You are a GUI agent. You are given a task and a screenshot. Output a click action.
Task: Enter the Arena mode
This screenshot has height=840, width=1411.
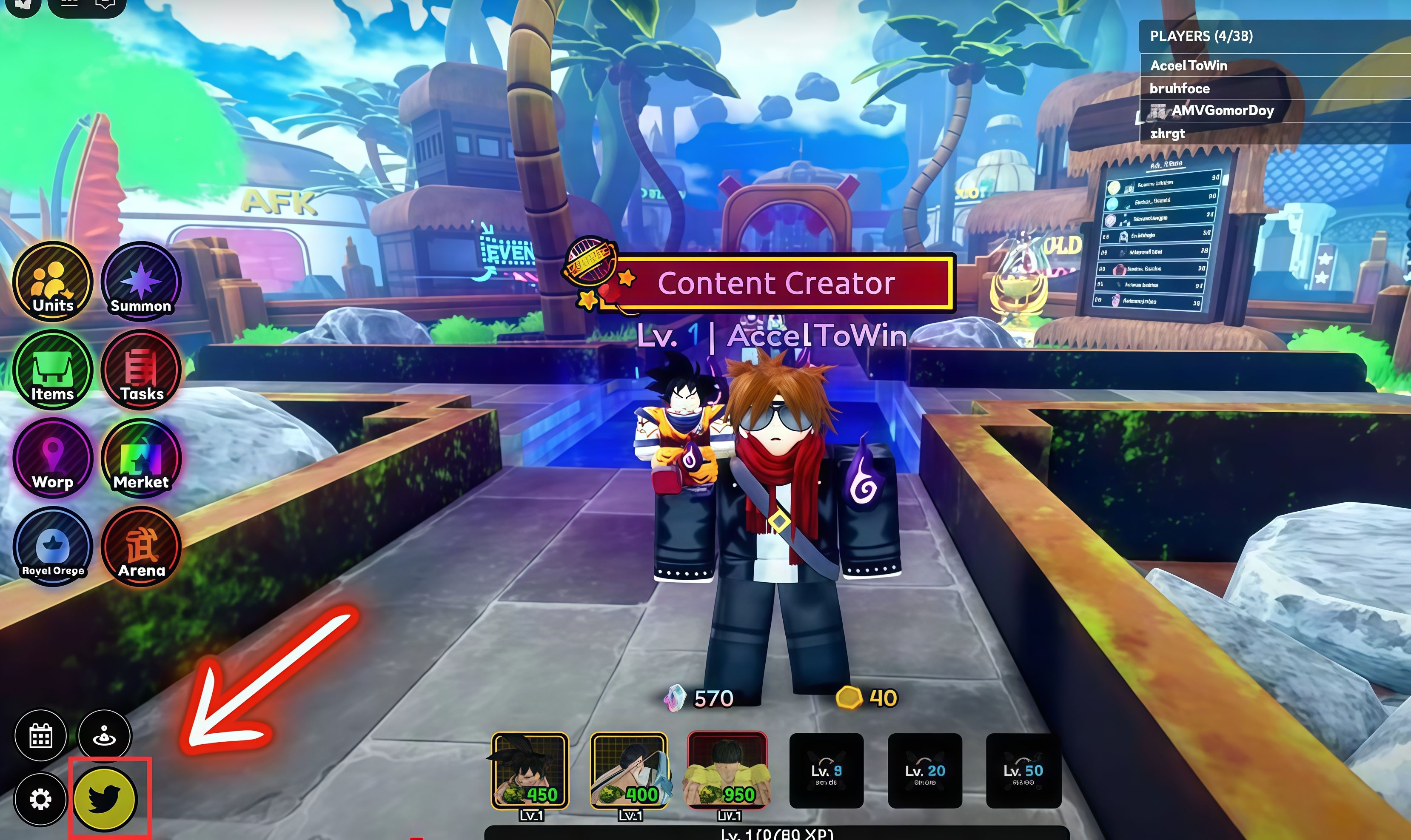[141, 546]
